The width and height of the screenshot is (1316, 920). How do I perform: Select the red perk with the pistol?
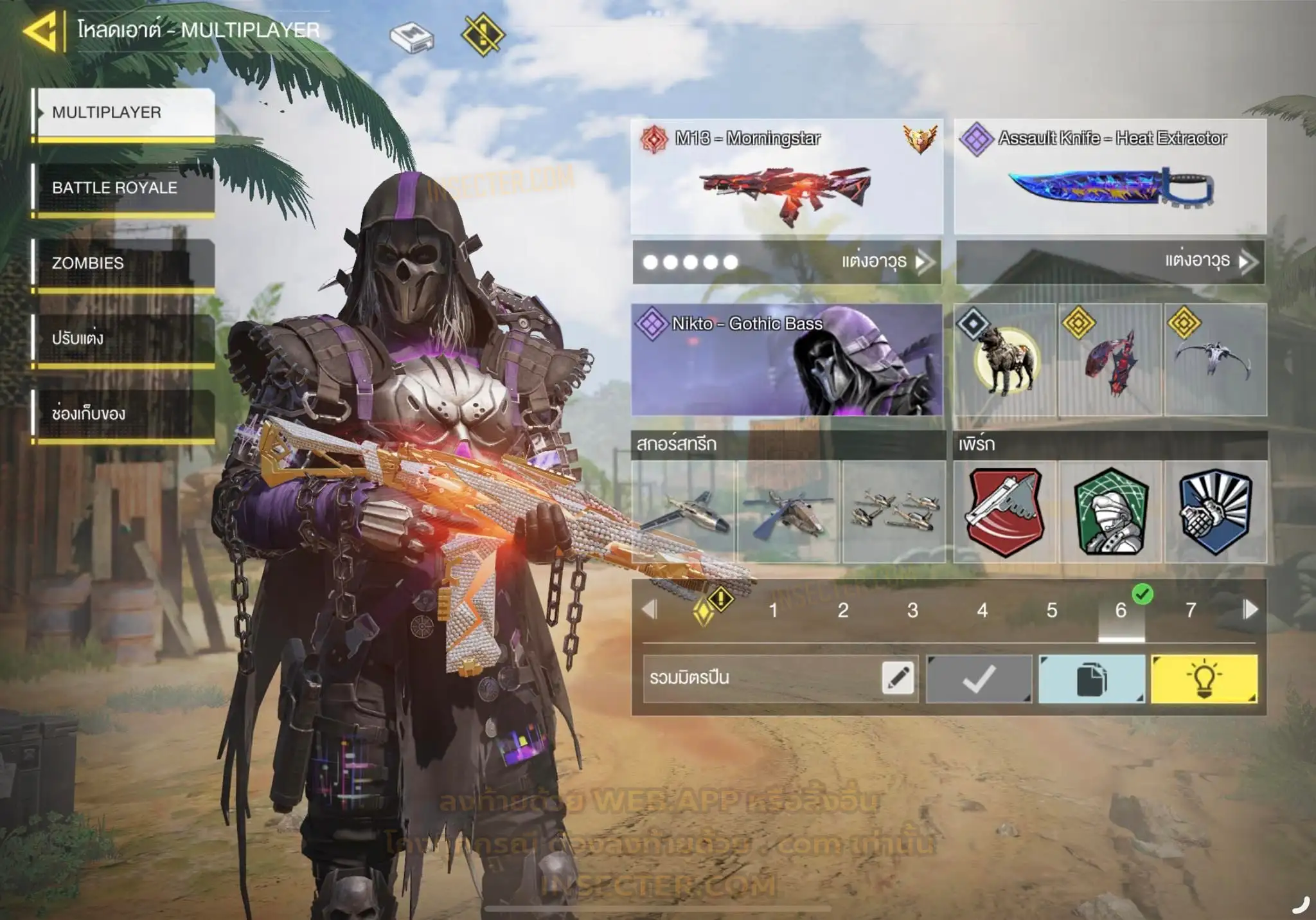point(1005,512)
